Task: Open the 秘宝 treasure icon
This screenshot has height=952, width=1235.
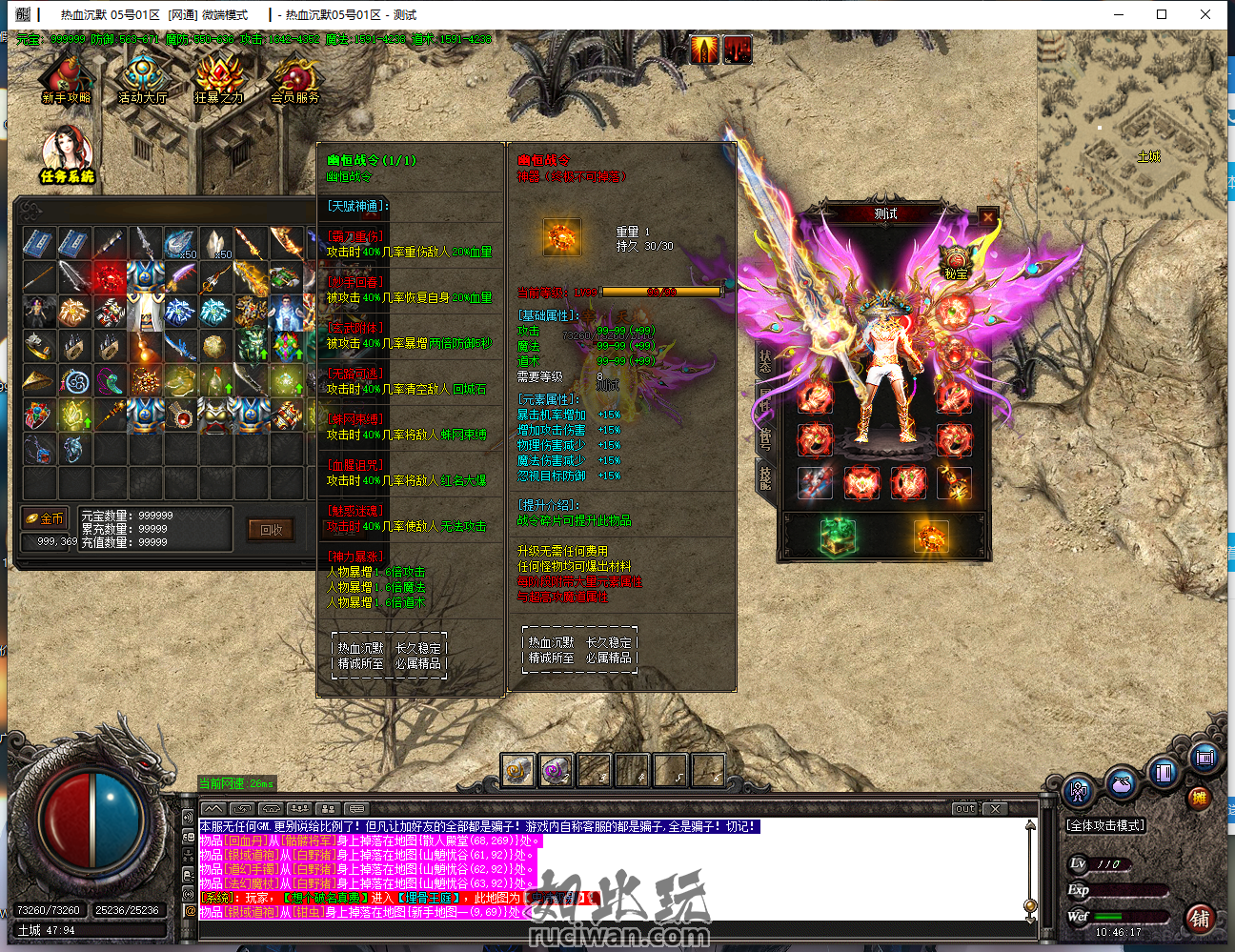Action: point(956,260)
